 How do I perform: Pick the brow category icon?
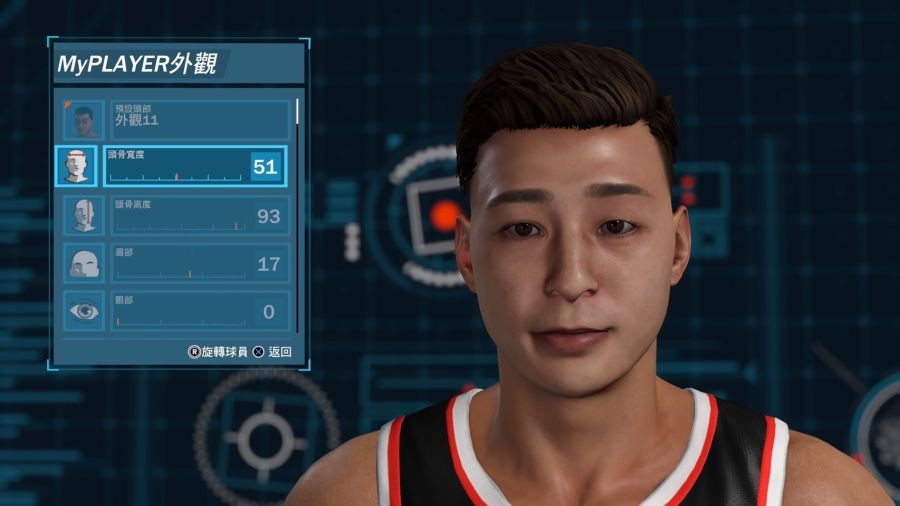[83, 263]
